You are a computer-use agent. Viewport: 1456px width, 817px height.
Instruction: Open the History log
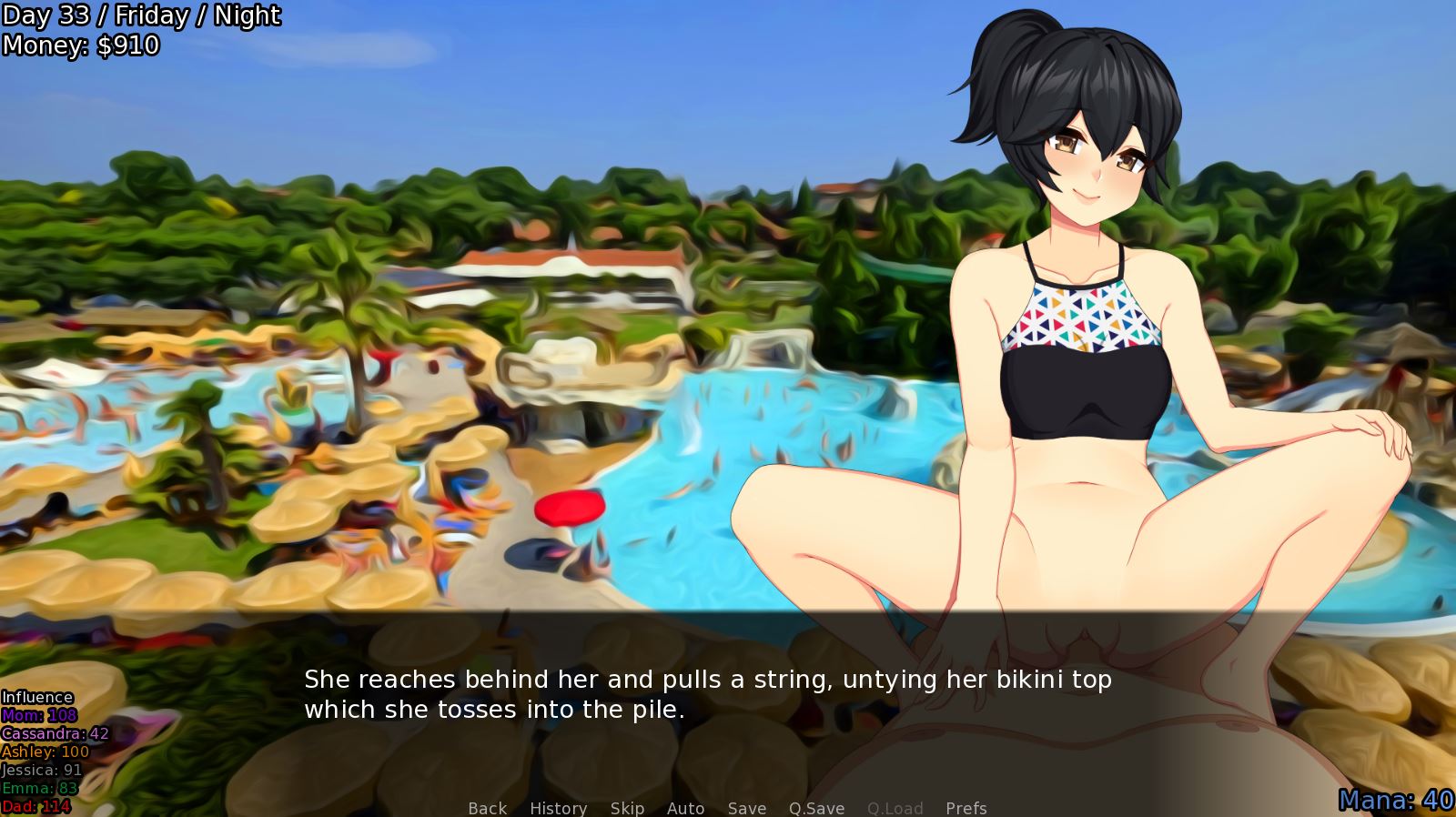[558, 808]
